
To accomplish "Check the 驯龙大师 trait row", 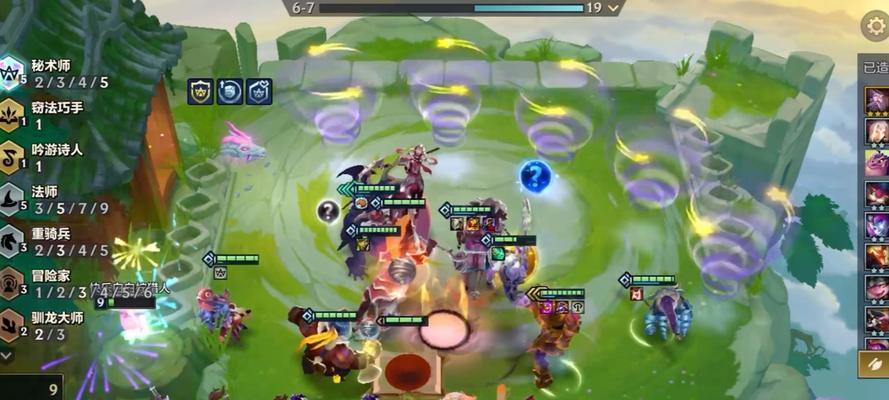I will (45, 326).
